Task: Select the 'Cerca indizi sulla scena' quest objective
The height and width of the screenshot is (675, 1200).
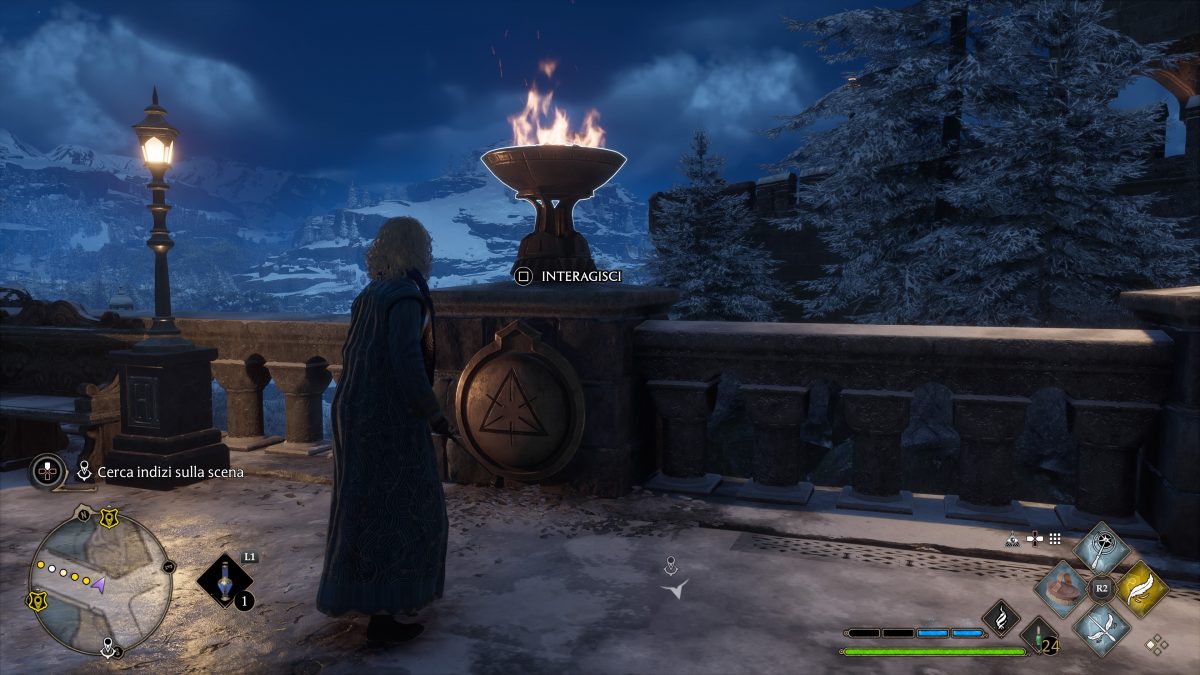Action: coord(163,472)
